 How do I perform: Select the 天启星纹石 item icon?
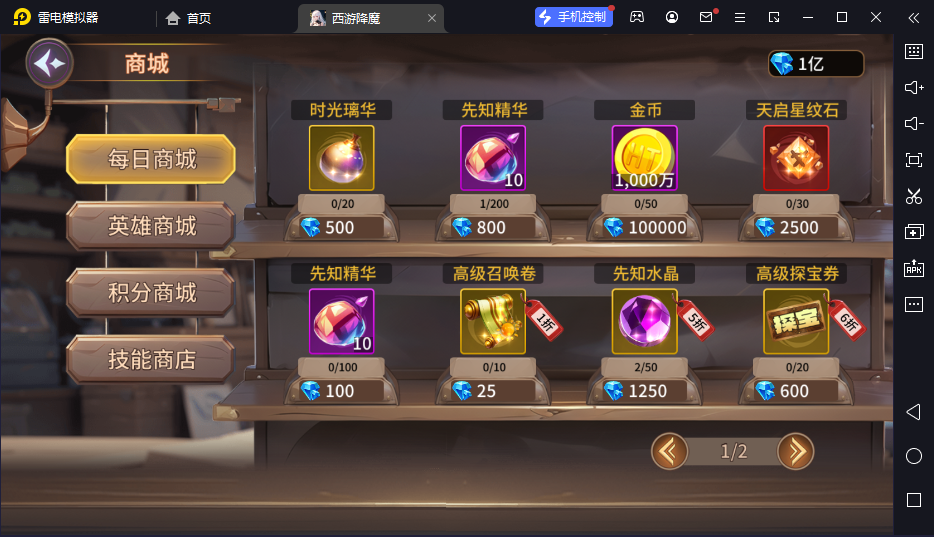[796, 158]
